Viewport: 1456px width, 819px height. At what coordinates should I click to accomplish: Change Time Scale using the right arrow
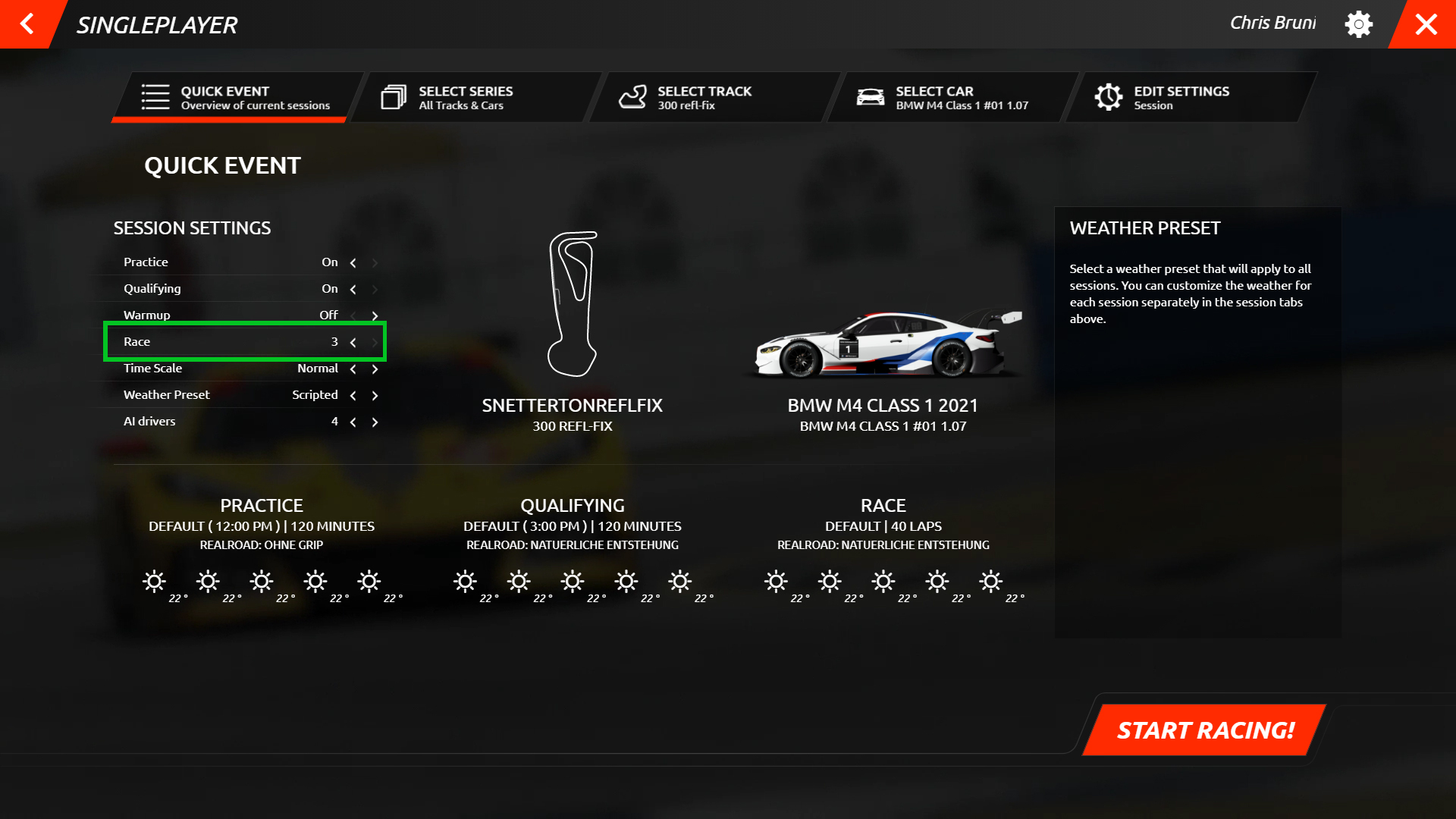(375, 369)
